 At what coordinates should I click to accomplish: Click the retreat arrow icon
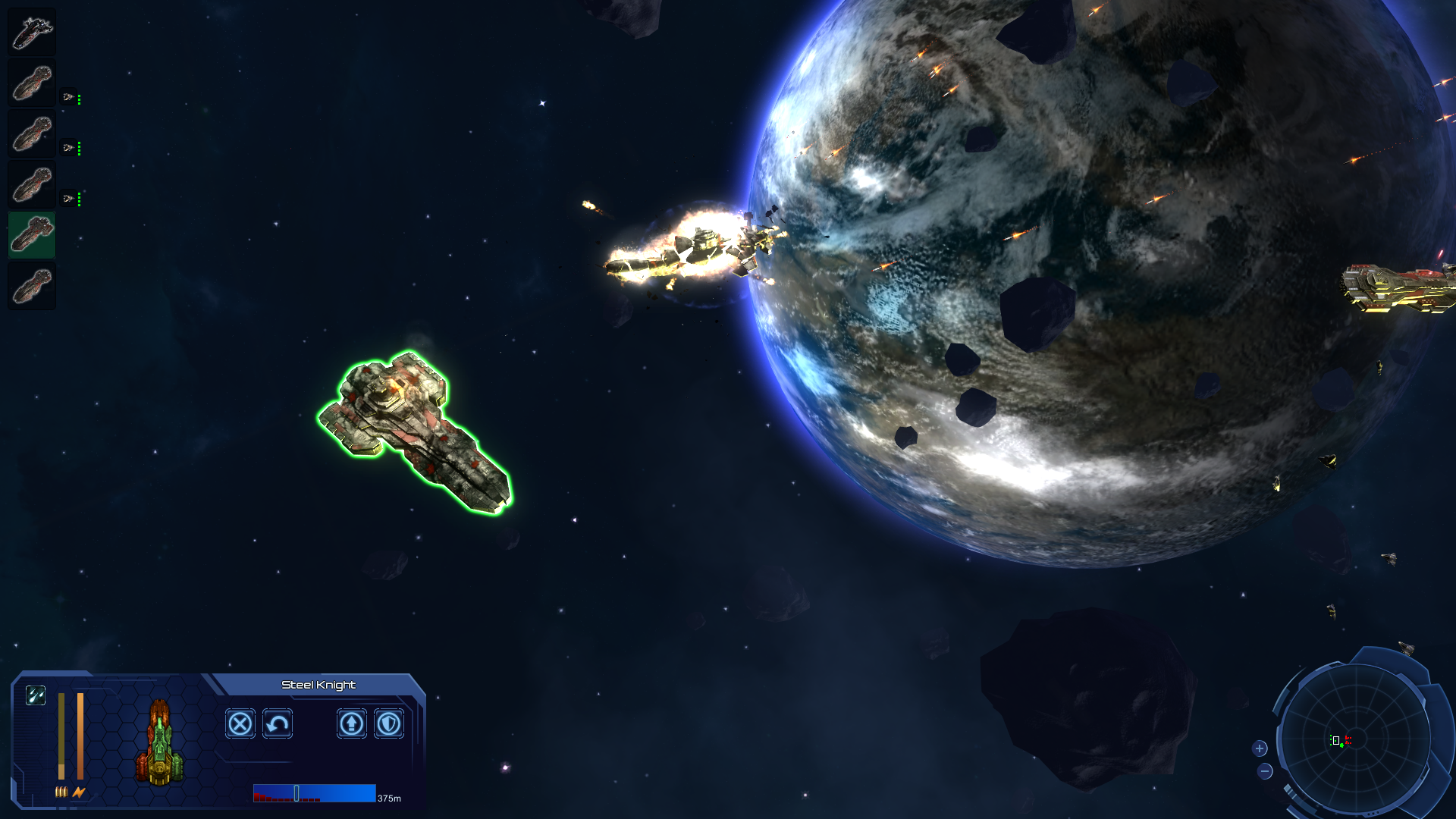(278, 724)
